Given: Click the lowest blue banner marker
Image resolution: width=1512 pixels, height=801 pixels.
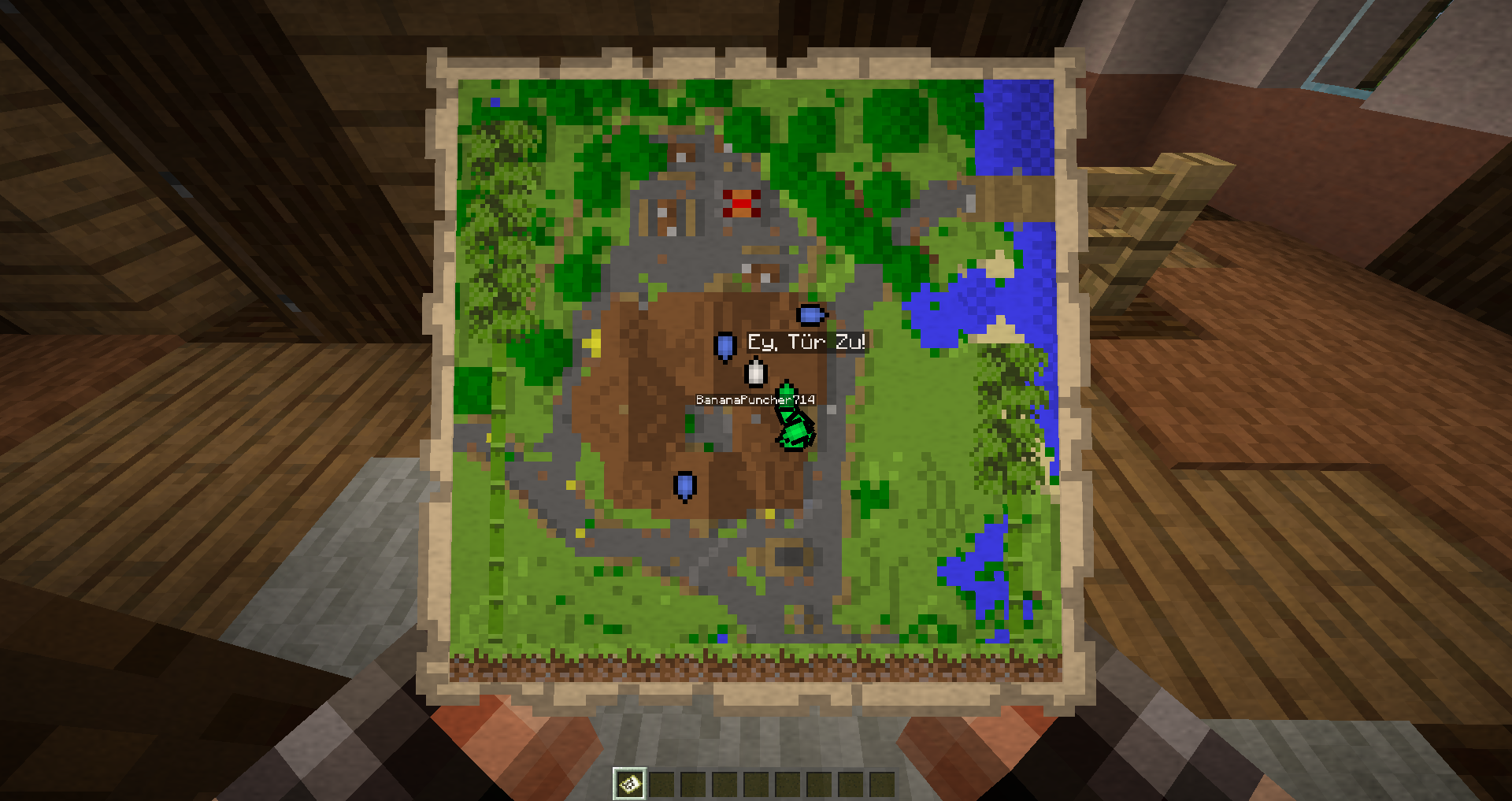Looking at the screenshot, I should (684, 486).
